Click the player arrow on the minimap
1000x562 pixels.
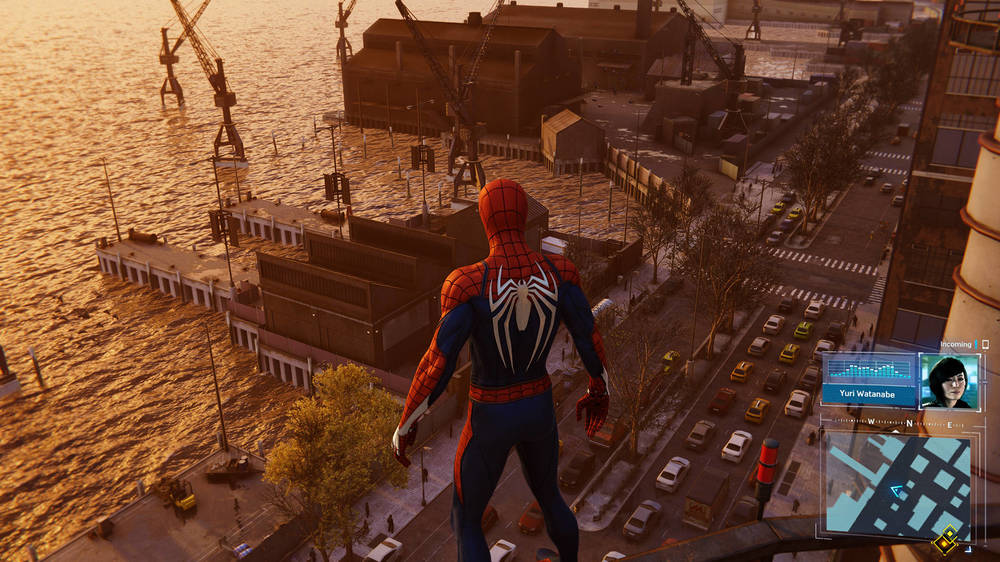(897, 490)
